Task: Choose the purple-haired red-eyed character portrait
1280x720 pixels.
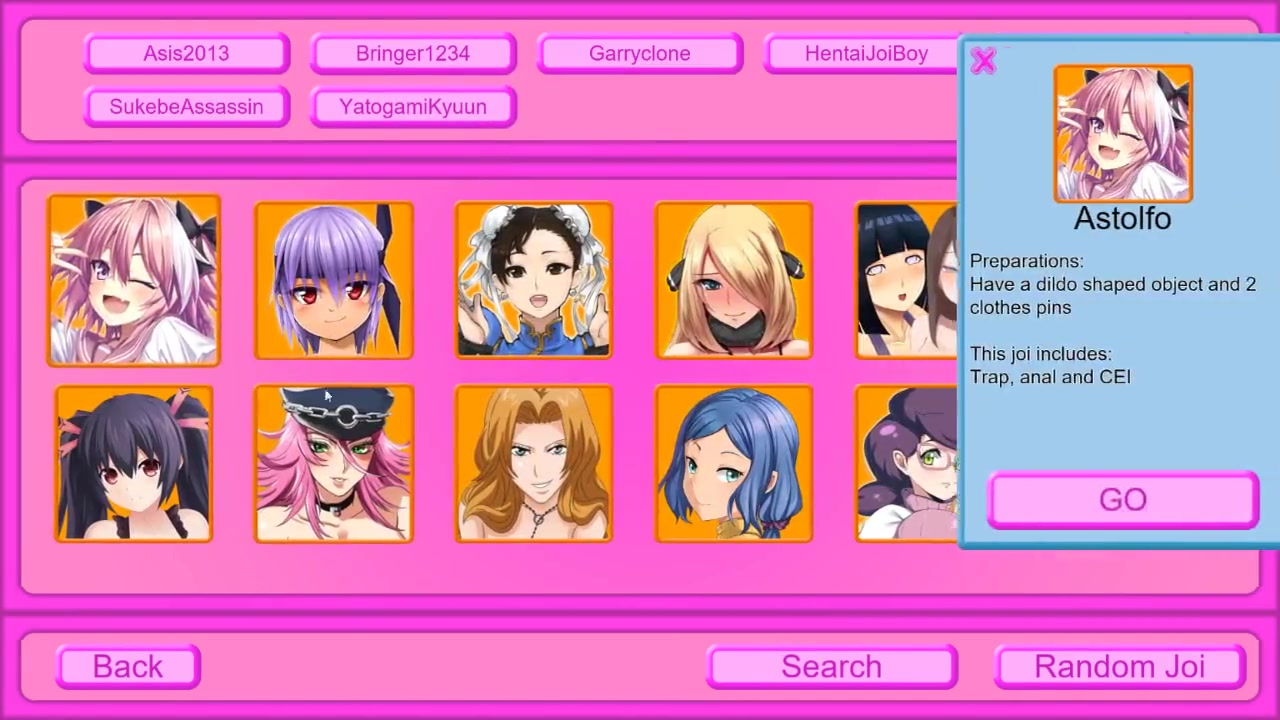Action: tap(334, 281)
